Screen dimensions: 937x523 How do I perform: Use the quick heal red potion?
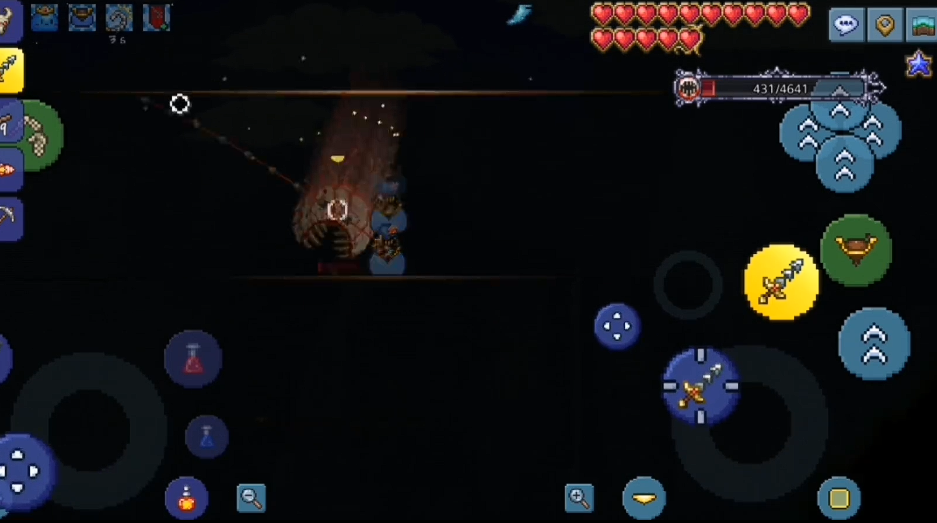tap(193, 359)
